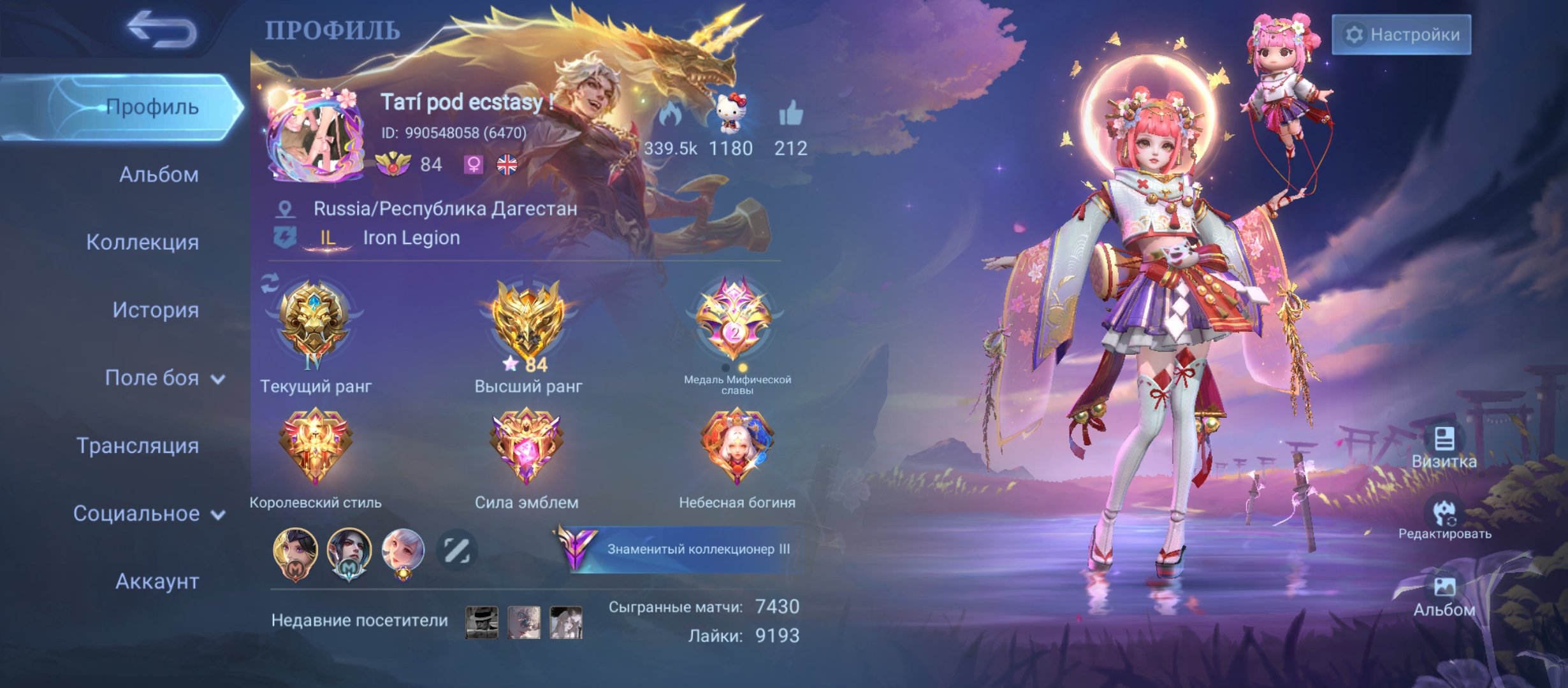This screenshot has width=1568, height=688.
Task: Select the Королевский стиль badge
Action: click(x=315, y=446)
